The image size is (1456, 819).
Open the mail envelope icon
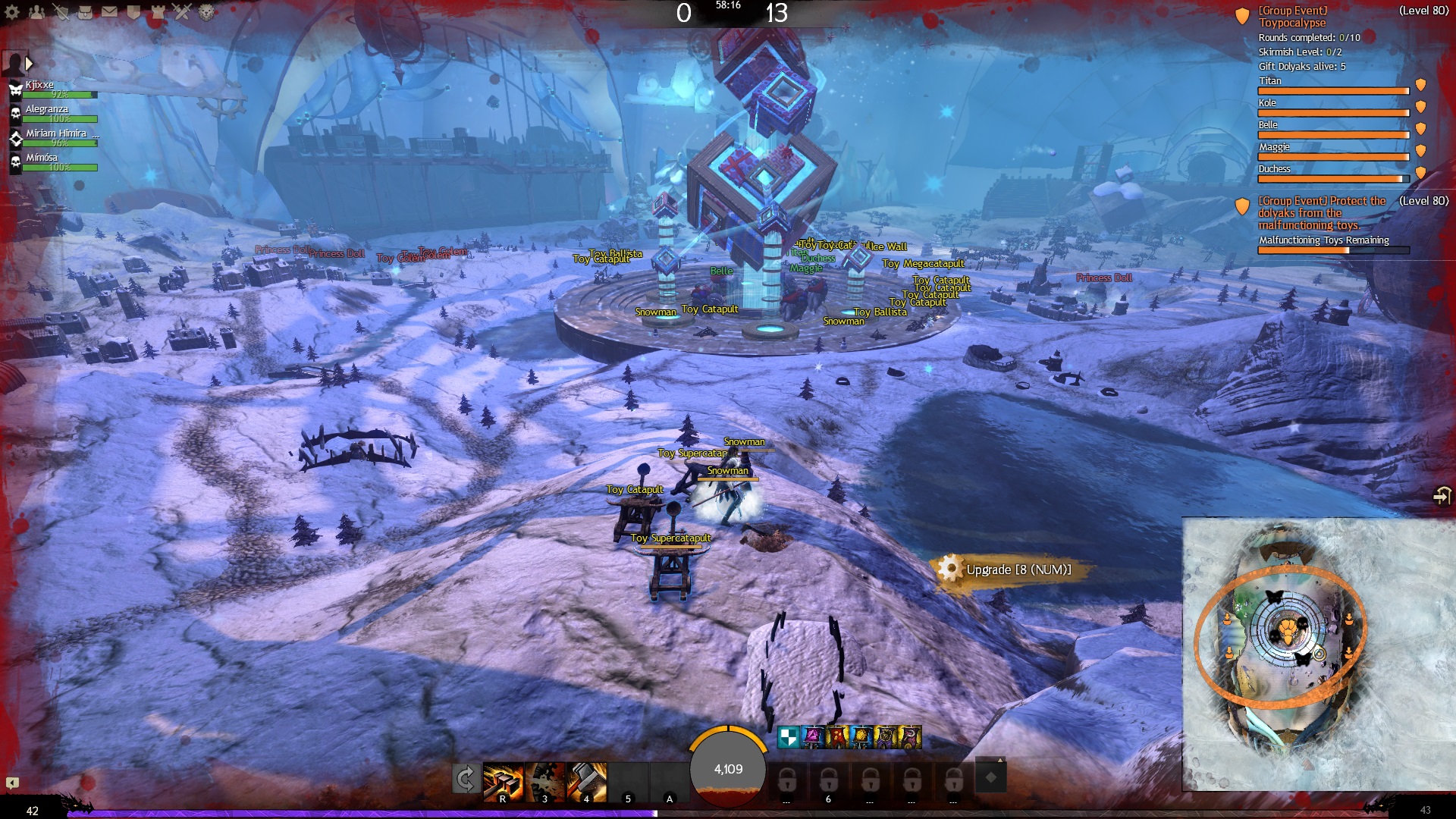[110, 12]
